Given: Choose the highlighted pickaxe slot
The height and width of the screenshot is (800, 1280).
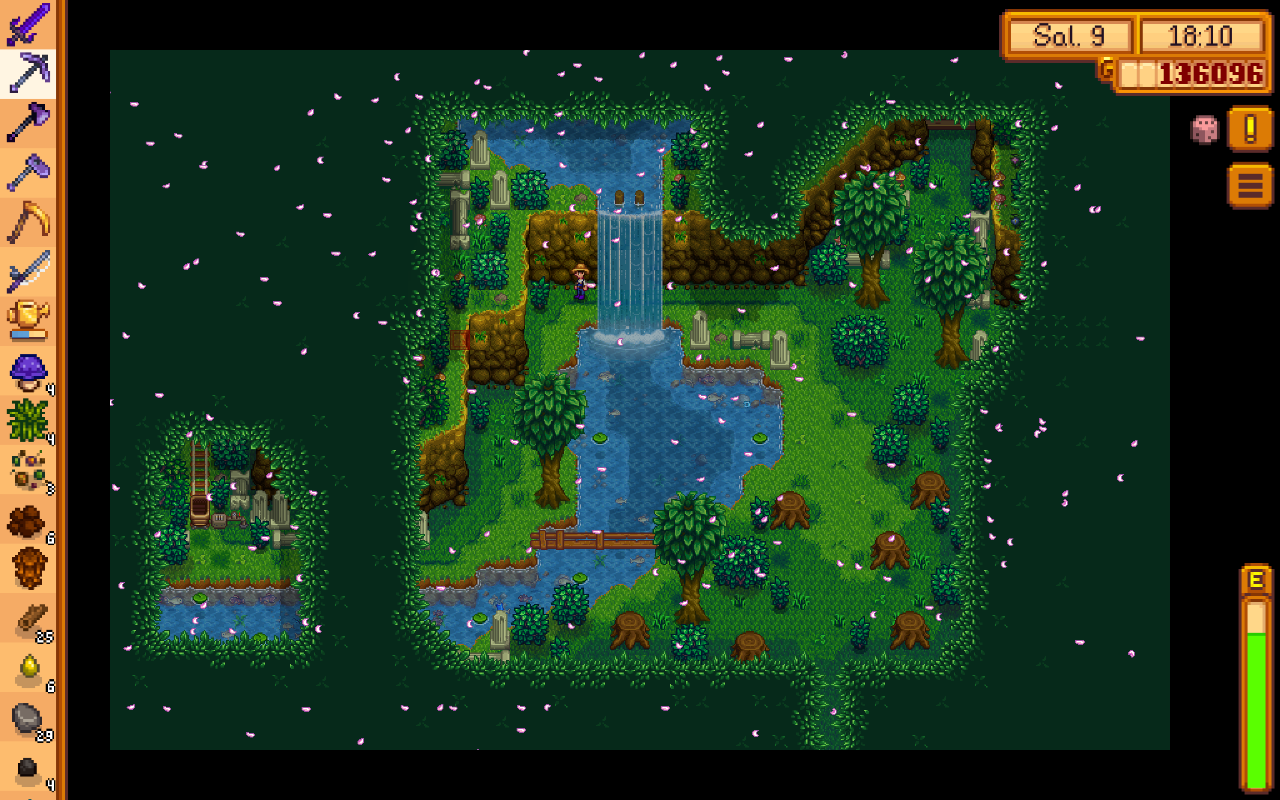Looking at the screenshot, I should click(28, 72).
